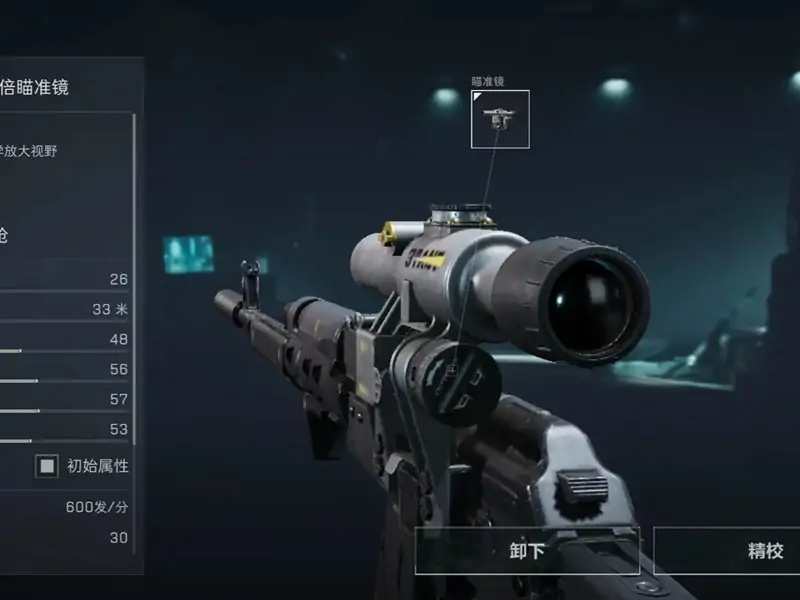Viewport: 800px width, 600px height.
Task: Click the 卸下 (unequip) button
Action: point(527,551)
